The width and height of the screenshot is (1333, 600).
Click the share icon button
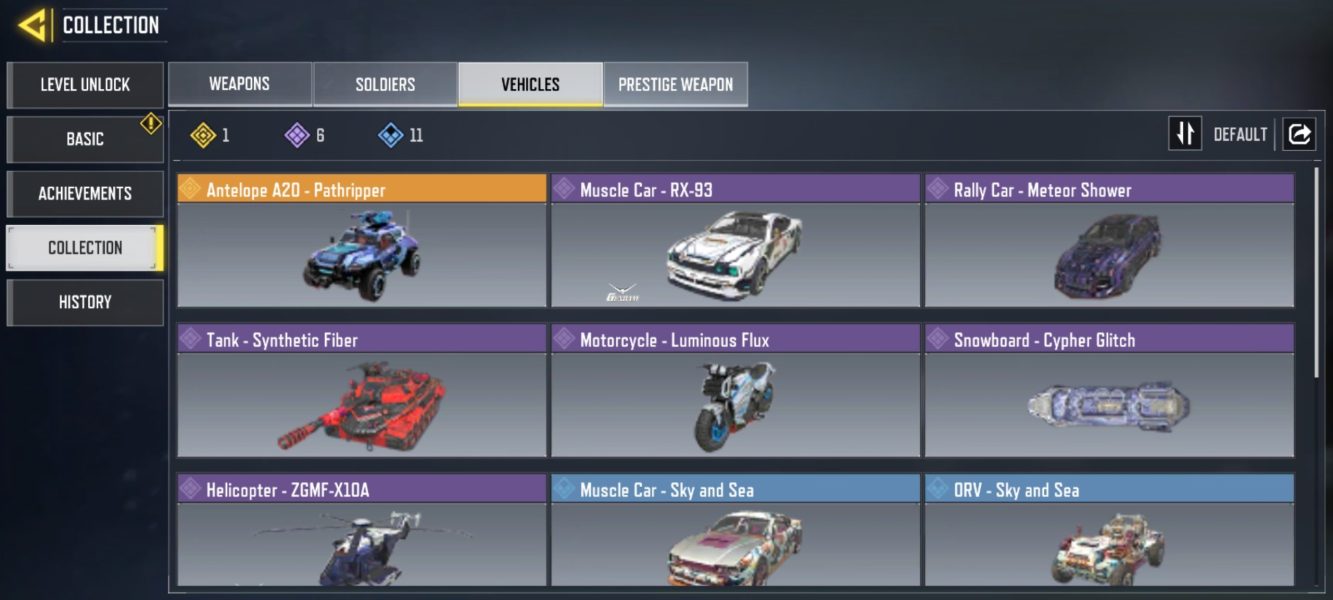pyautogui.click(x=1299, y=134)
